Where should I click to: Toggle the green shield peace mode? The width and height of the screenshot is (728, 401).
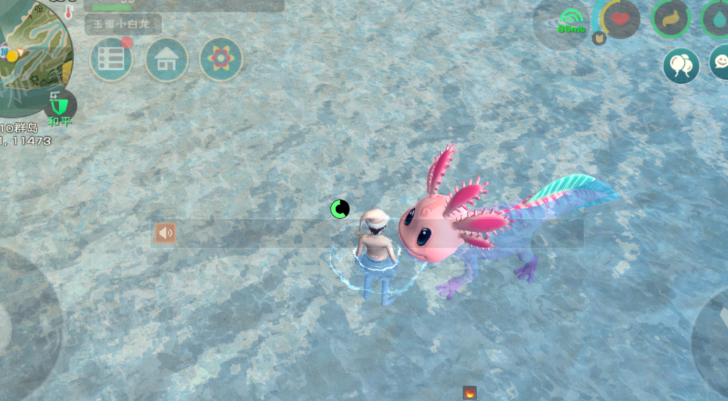62,104
